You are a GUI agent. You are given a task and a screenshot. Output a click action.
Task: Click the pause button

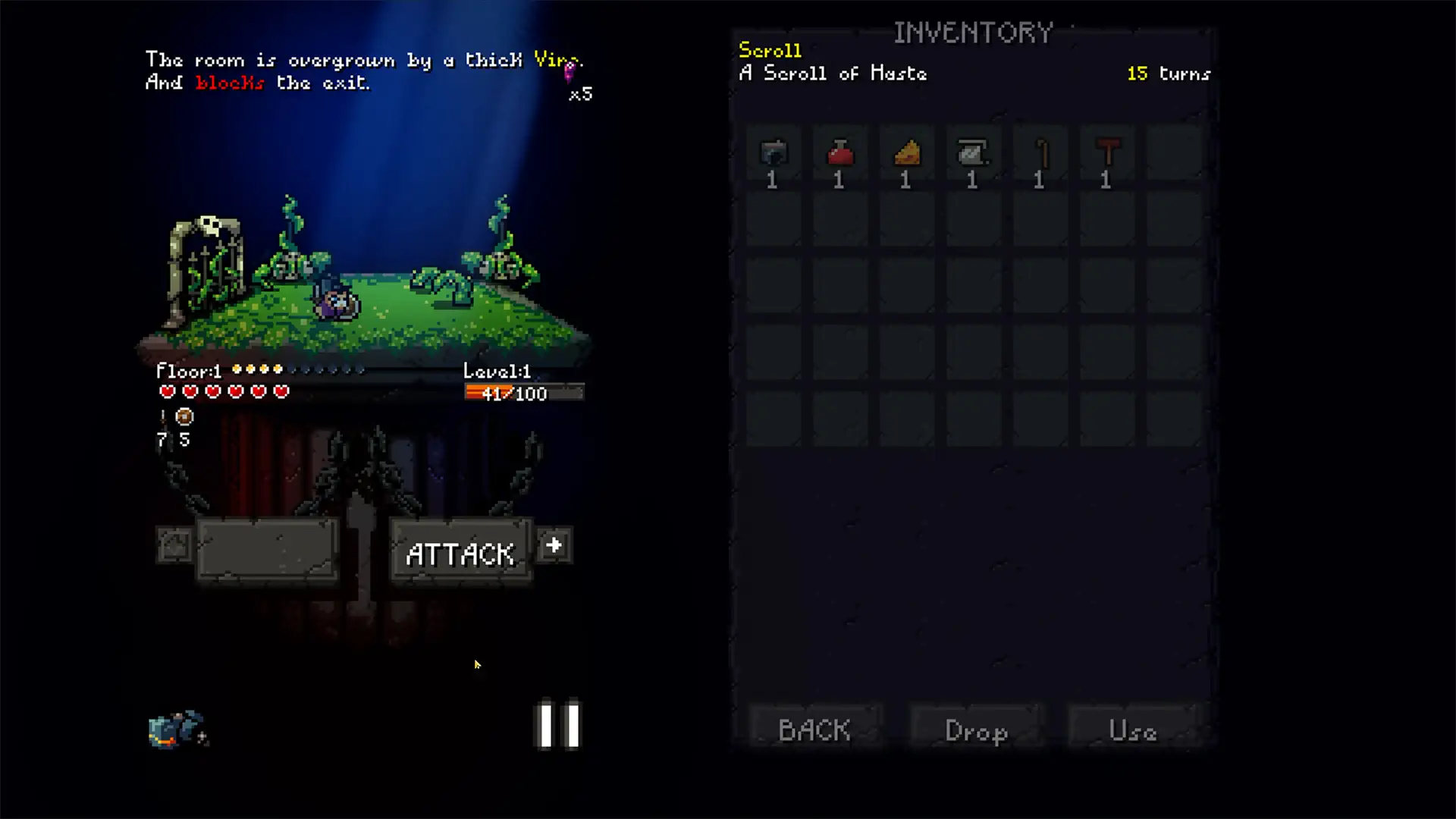pos(558,724)
